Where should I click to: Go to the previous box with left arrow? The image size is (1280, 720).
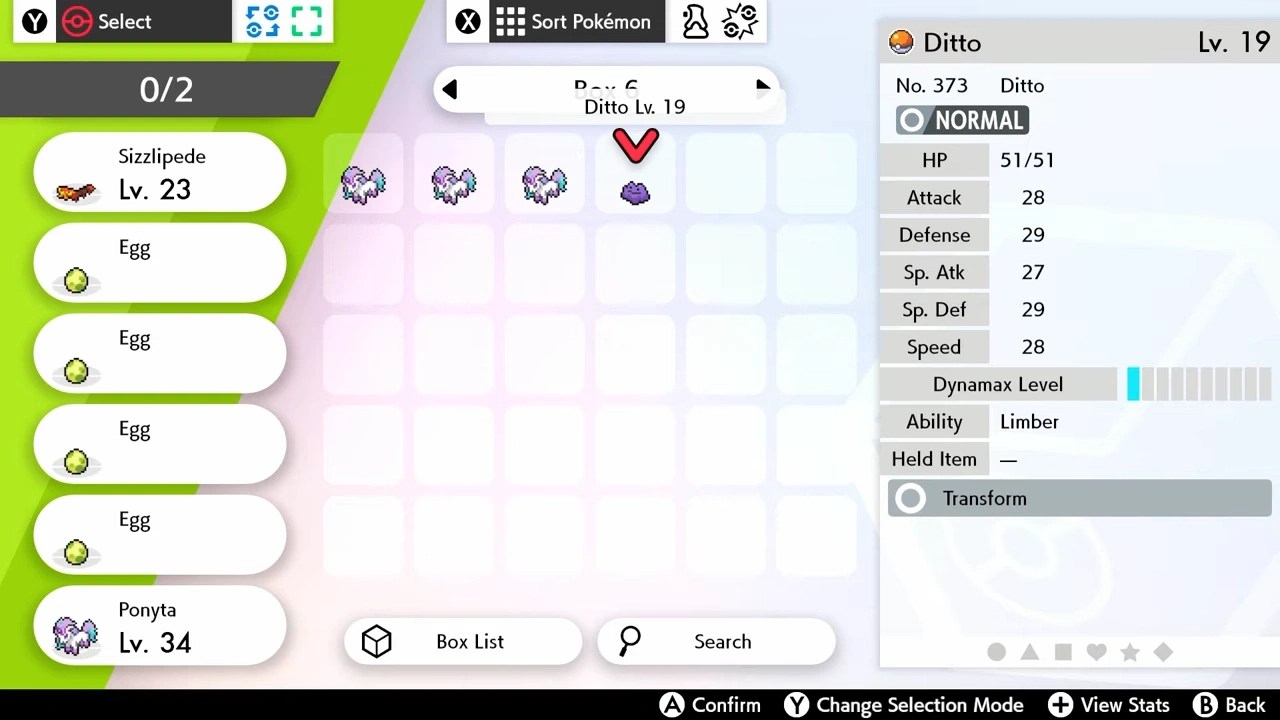point(450,89)
